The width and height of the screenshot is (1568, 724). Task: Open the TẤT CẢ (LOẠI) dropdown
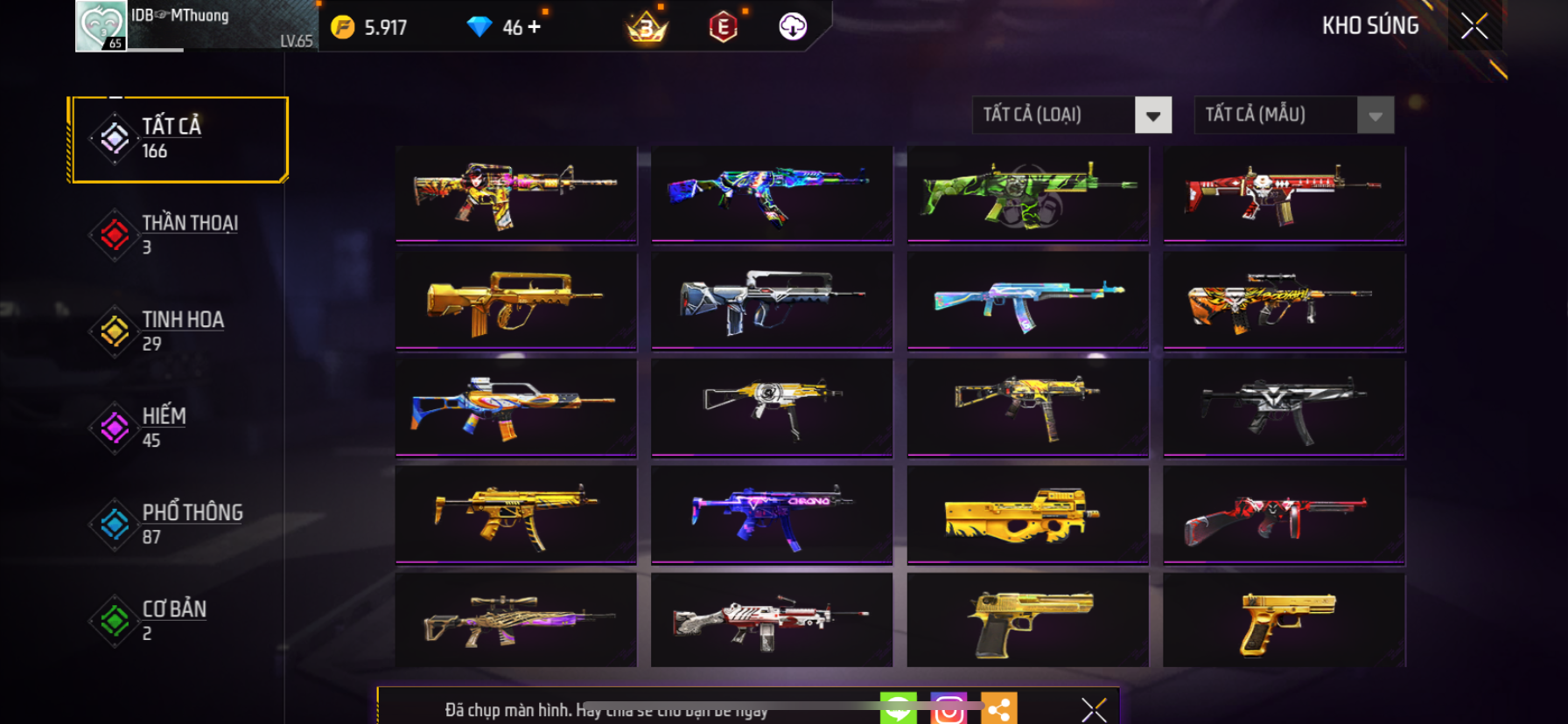pos(1152,115)
